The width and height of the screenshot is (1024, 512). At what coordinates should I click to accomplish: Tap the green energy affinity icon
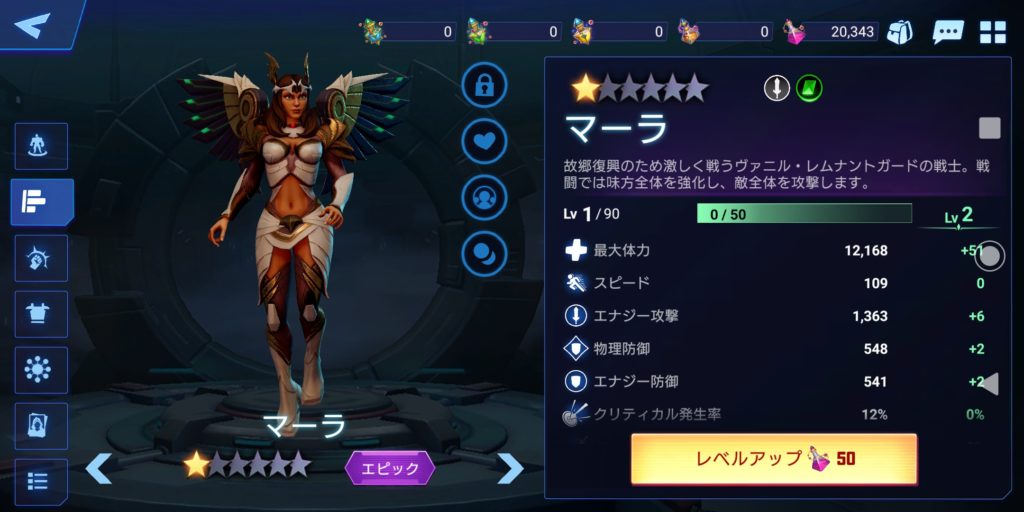click(x=809, y=89)
